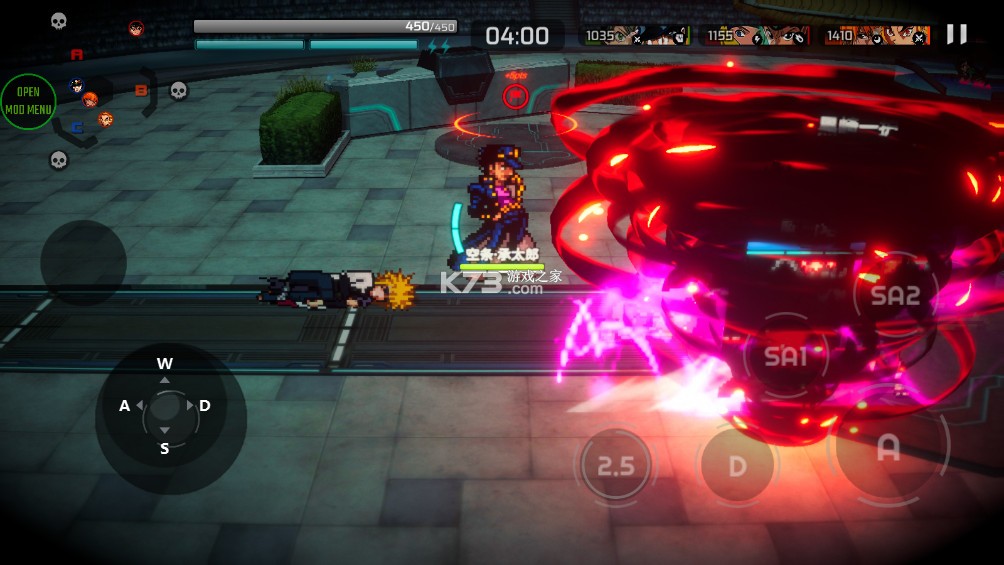Viewport: 1004px width, 565px height.
Task: Use the D dash button
Action: (737, 466)
